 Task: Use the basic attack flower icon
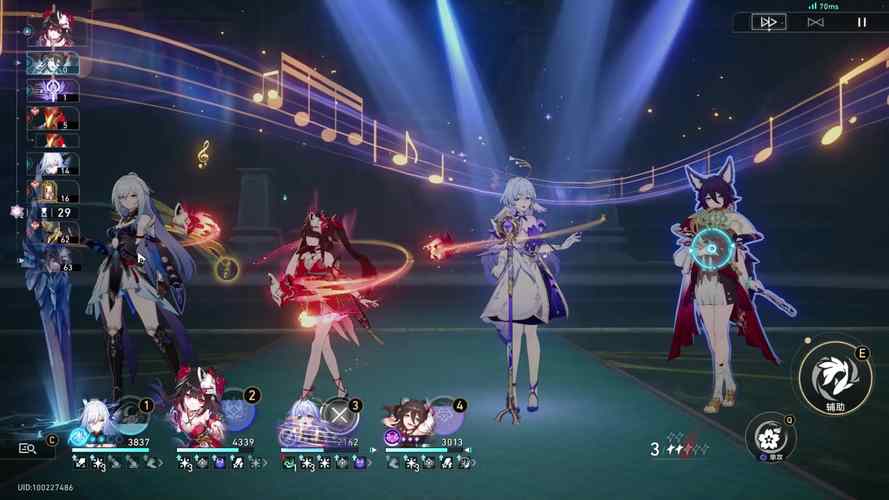click(x=770, y=438)
